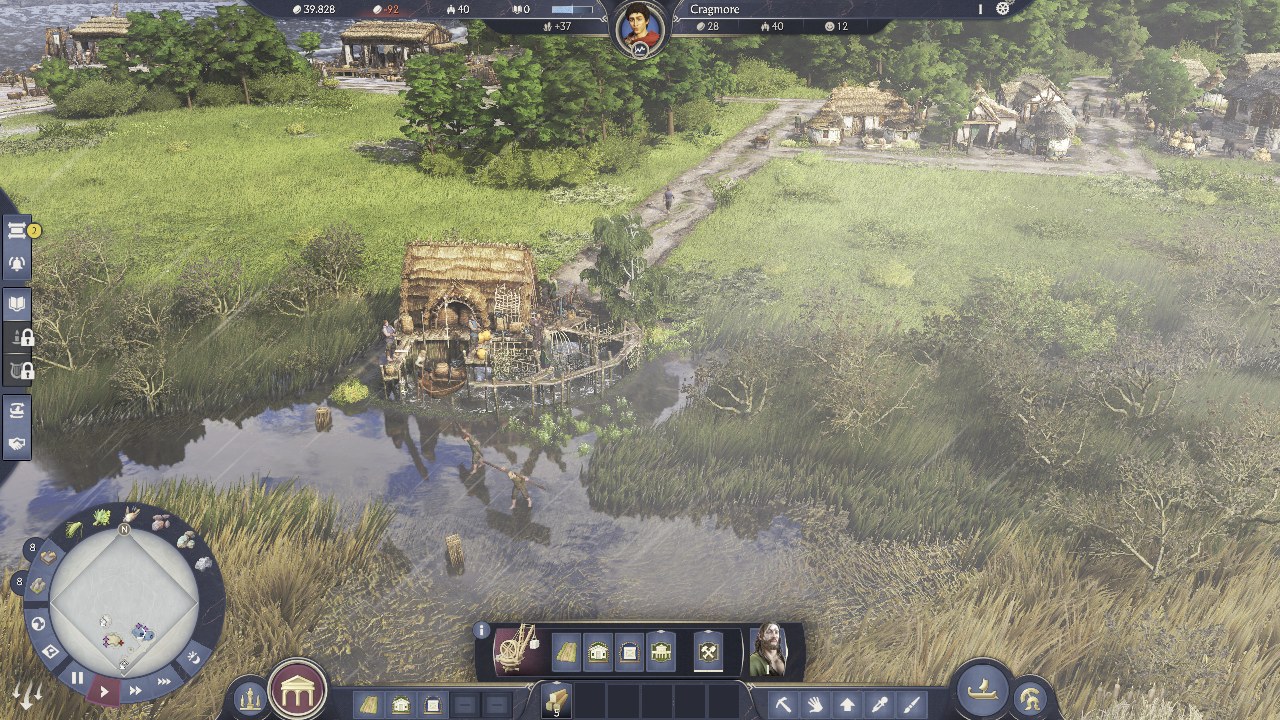This screenshot has height=720, width=1280.
Task: Open the ship menu button
Action: click(982, 688)
